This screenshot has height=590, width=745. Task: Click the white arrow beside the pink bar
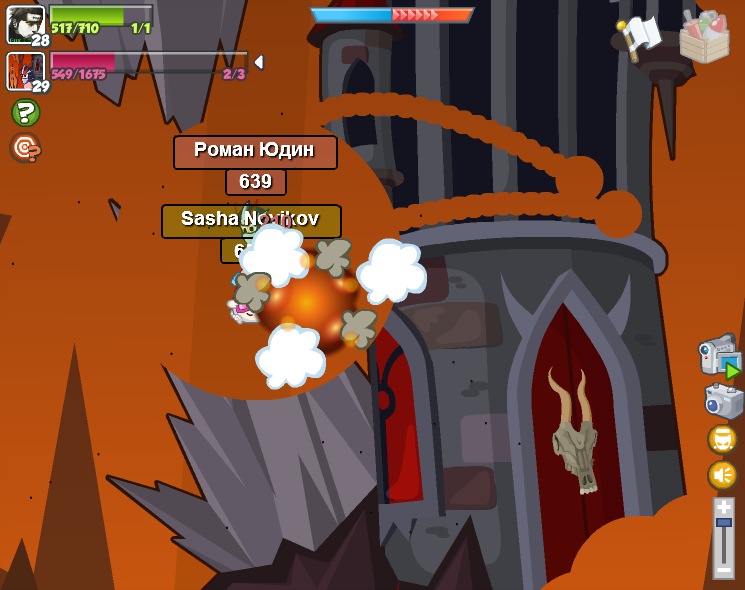[259, 62]
